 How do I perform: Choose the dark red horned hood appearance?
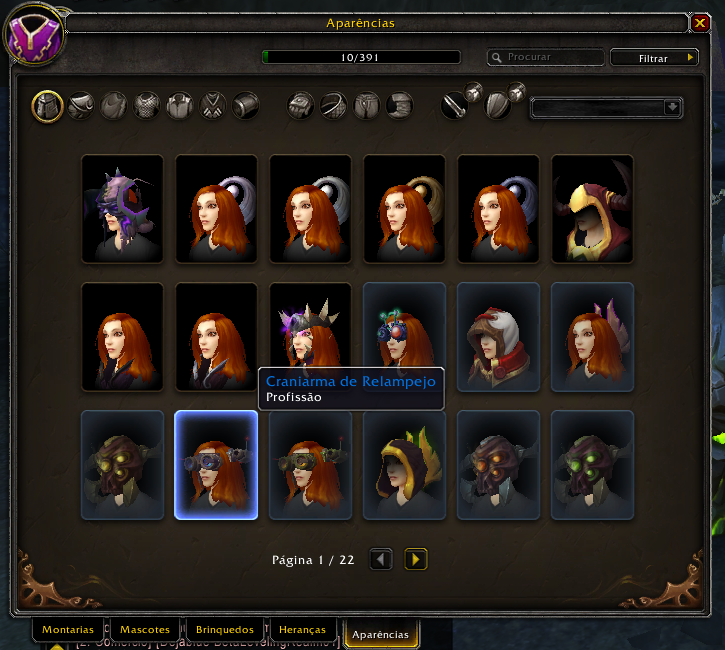click(592, 209)
